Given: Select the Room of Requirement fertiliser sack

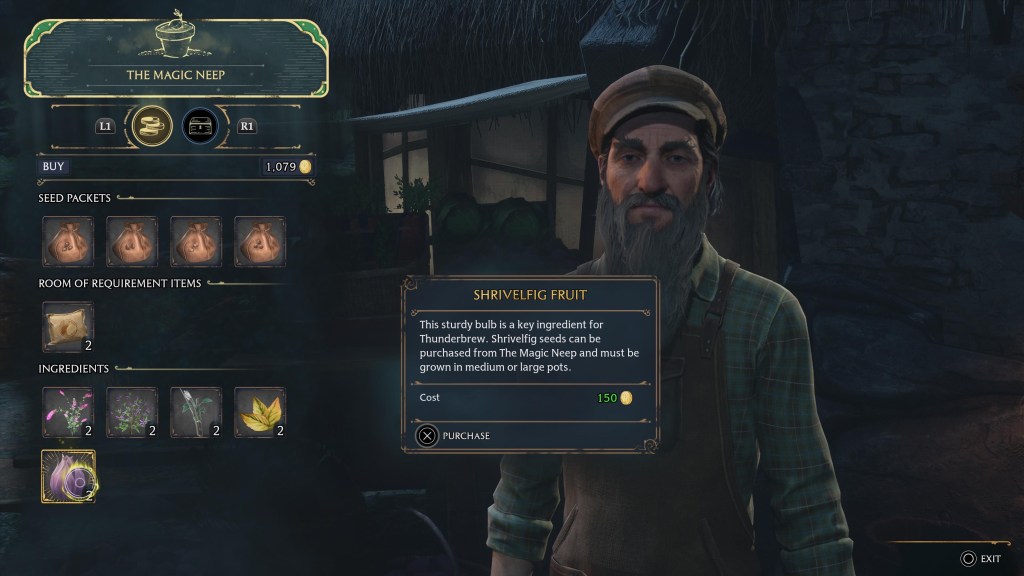Looking at the screenshot, I should (x=67, y=326).
